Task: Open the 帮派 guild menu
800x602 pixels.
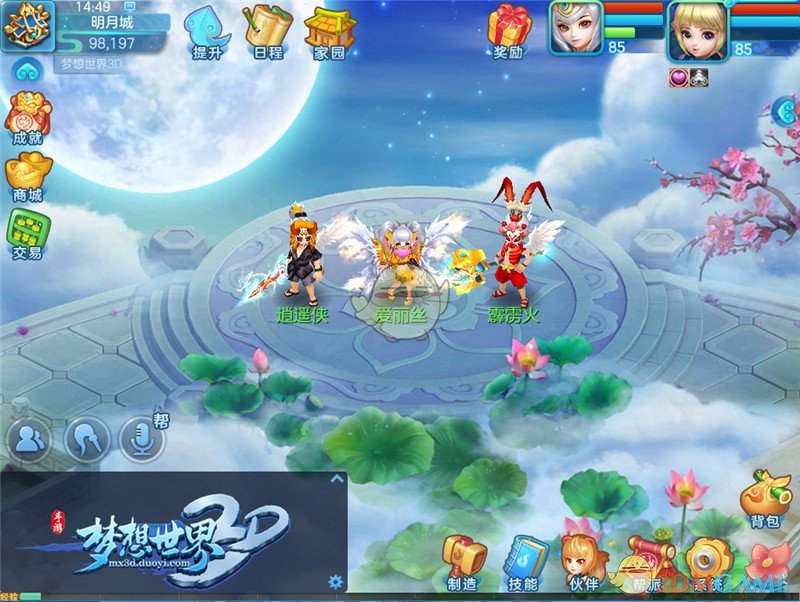Action: [650, 562]
